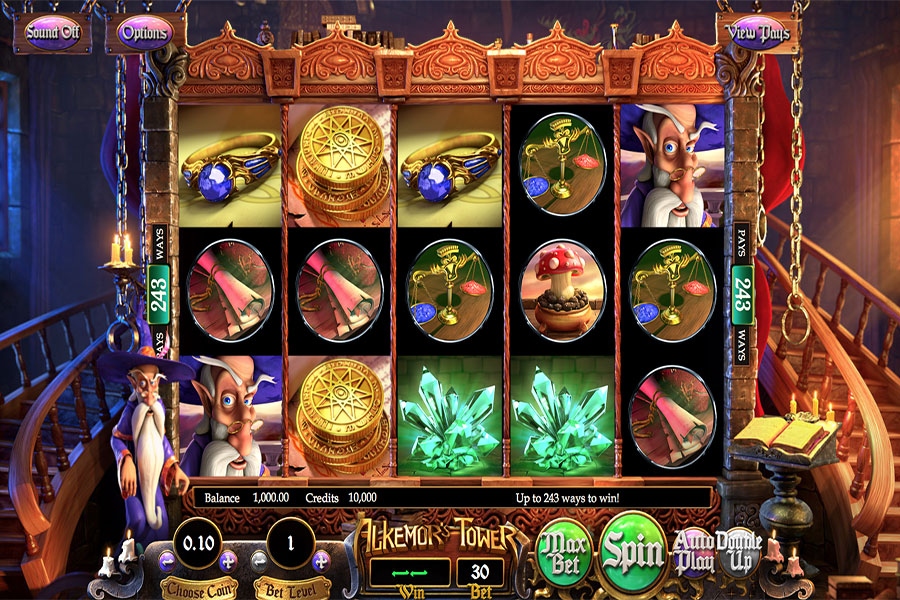Open the Options menu

tap(145, 33)
